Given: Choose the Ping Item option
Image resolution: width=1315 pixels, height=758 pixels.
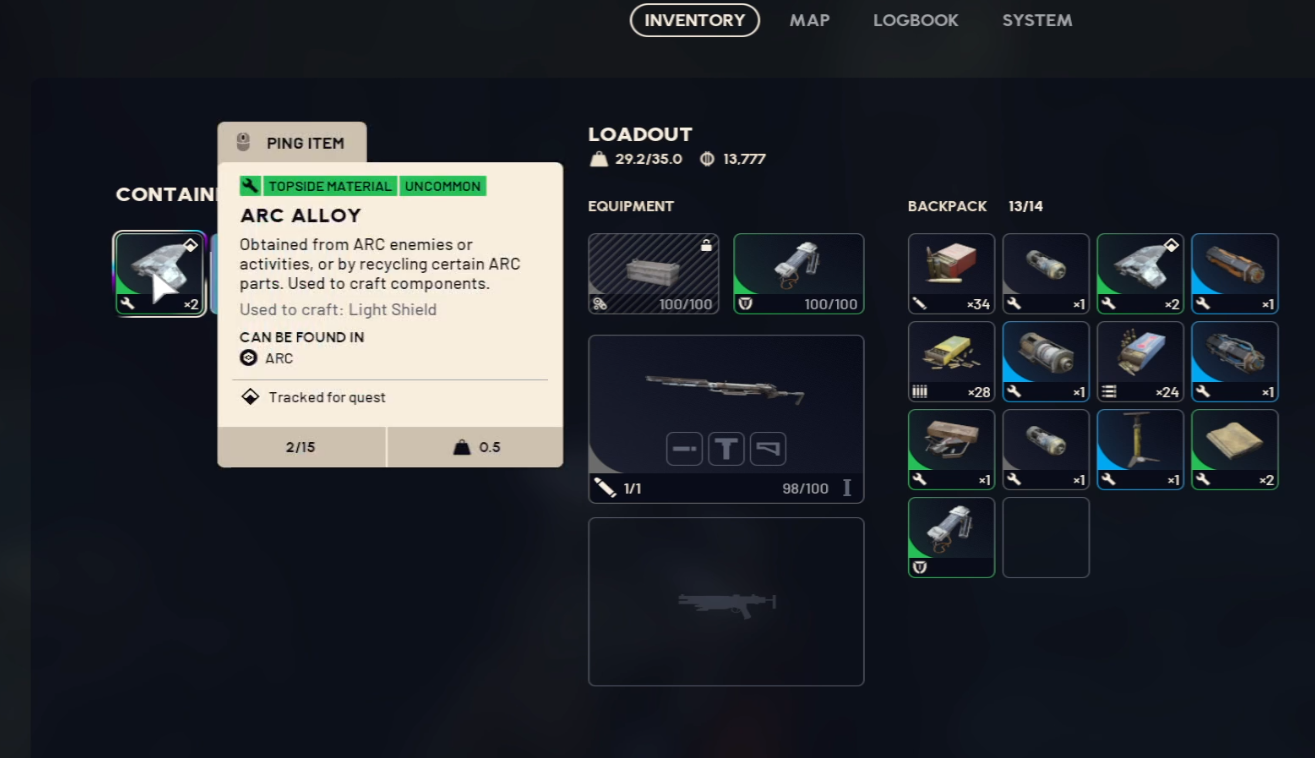Looking at the screenshot, I should tap(292, 143).
